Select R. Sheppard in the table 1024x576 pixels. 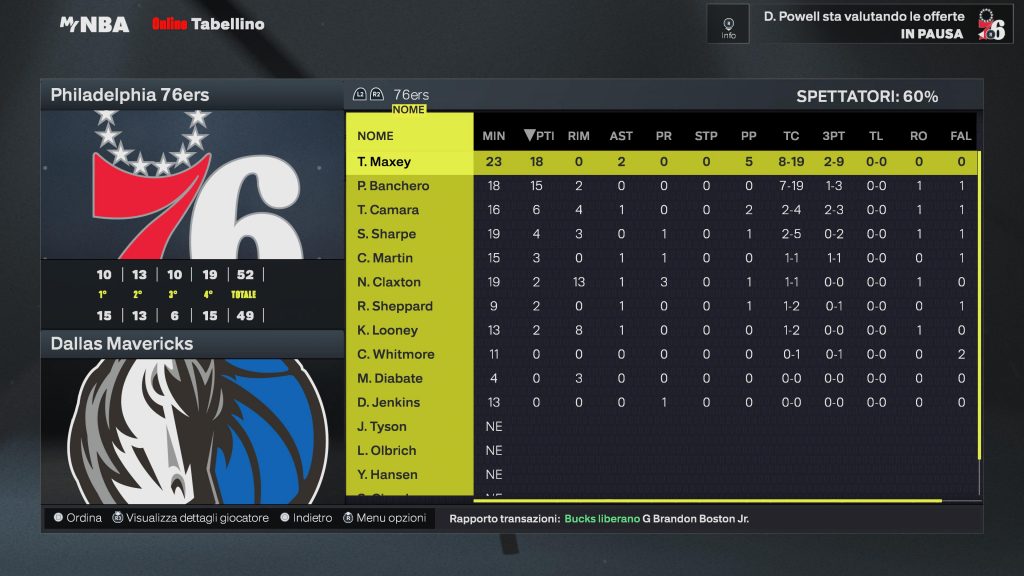click(x=395, y=306)
